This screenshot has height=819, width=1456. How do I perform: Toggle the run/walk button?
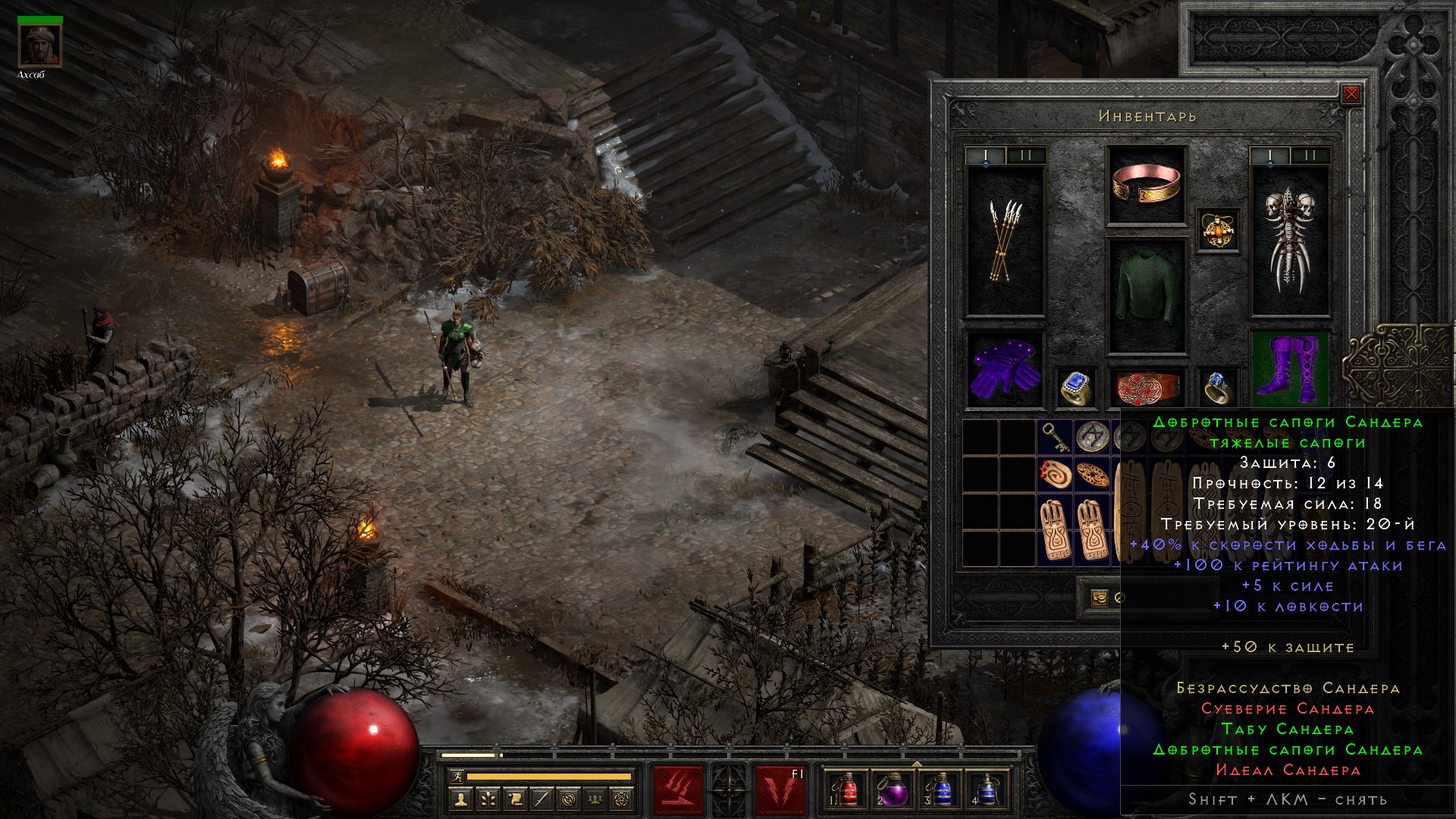455,777
